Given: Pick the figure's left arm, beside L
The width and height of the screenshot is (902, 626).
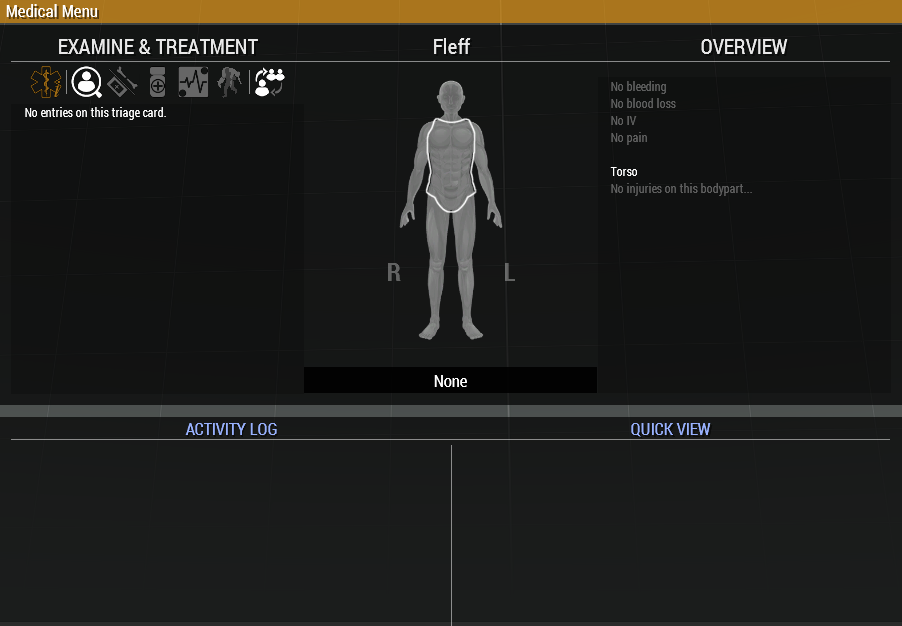Looking at the screenshot, I should 488,180.
